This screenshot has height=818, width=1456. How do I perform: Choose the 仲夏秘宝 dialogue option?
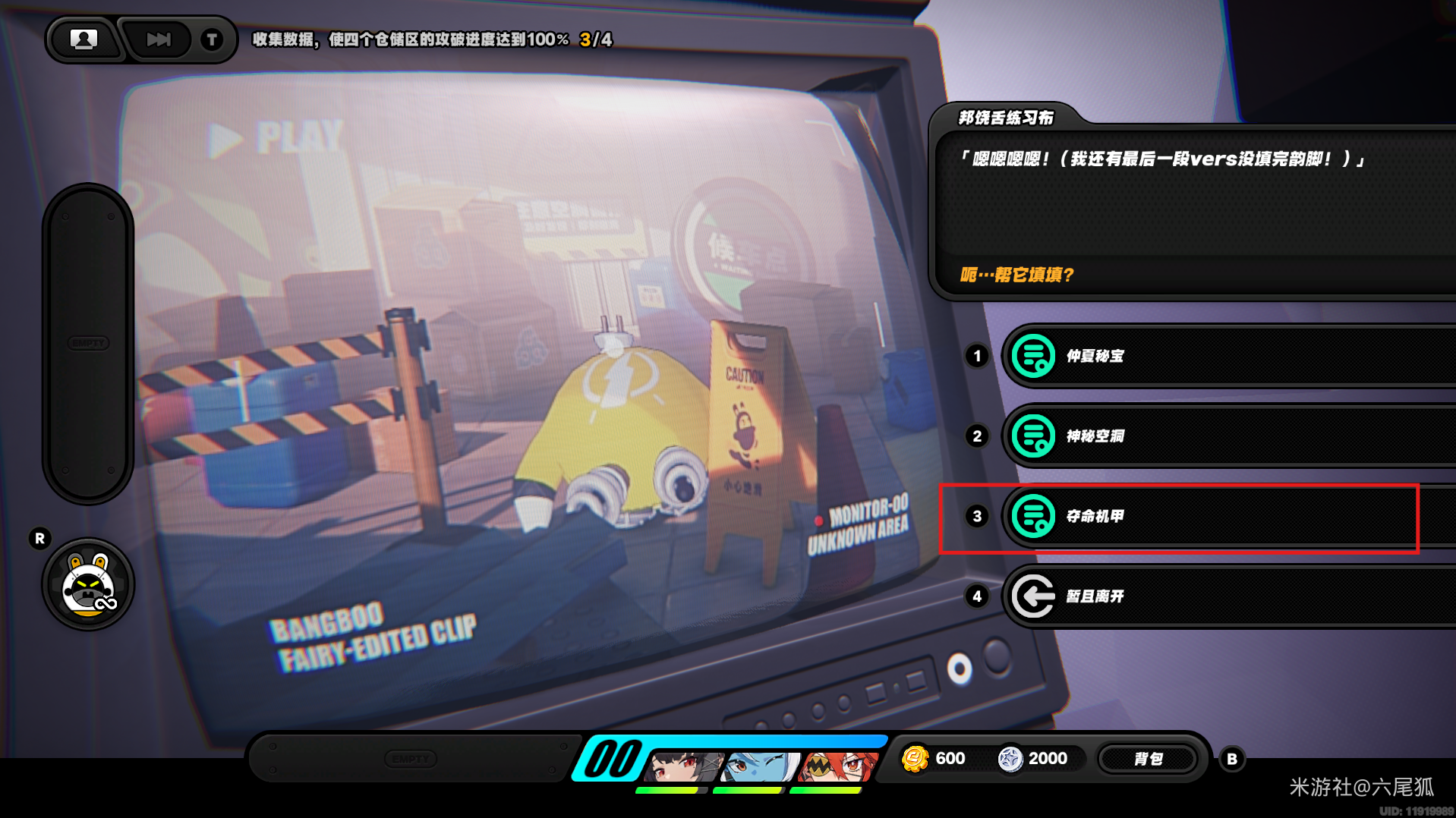1230,356
